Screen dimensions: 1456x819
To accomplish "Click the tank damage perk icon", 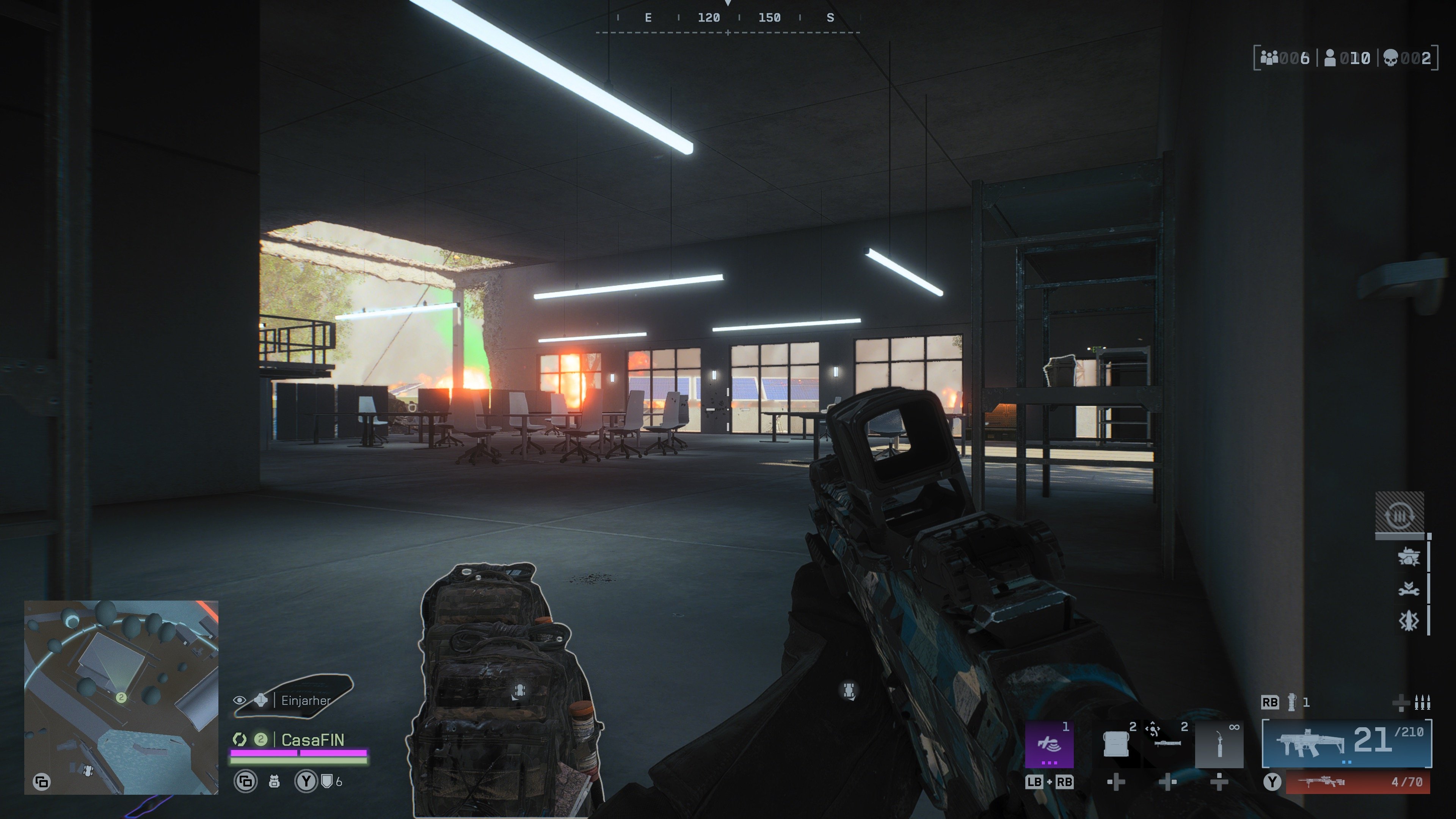I will coord(1408,557).
